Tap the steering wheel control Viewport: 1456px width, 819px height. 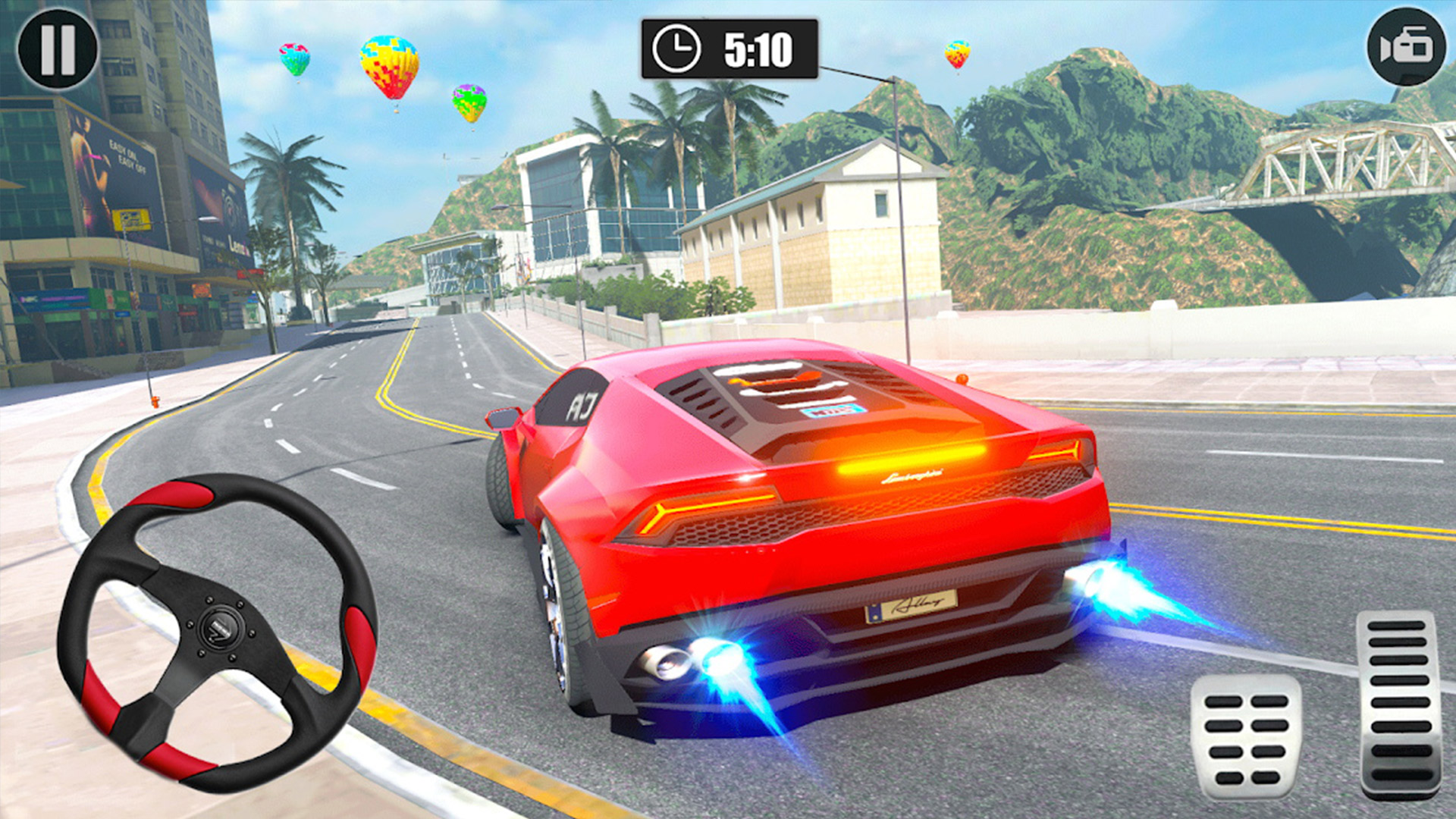pos(218,632)
